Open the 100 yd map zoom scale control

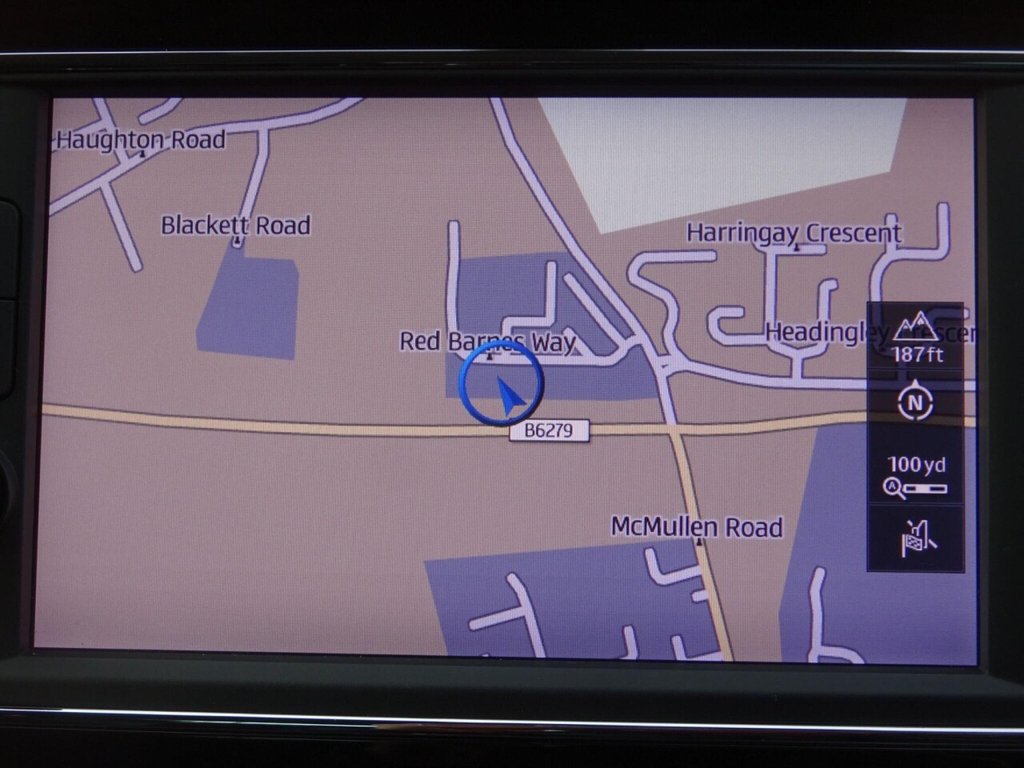[915, 476]
